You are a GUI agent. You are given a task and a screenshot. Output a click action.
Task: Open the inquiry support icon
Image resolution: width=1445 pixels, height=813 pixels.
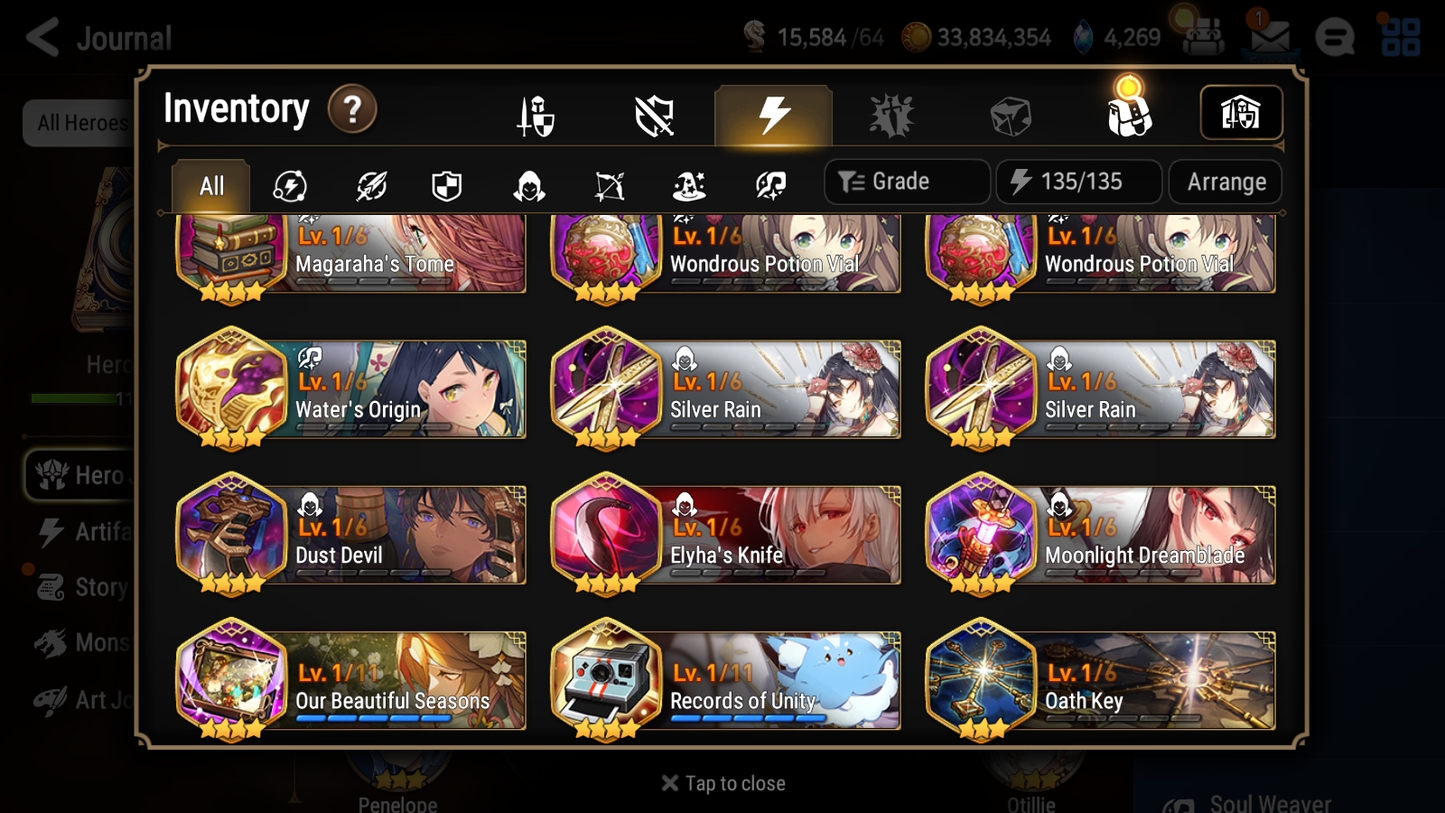[x=1335, y=36]
